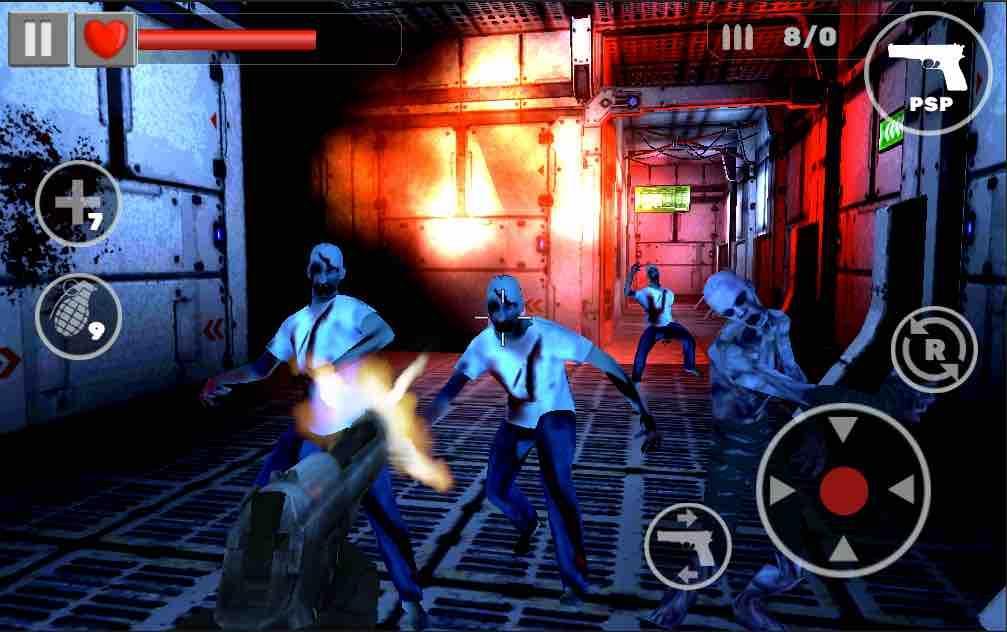Tap the up arrow on the directional pad

coord(843,430)
